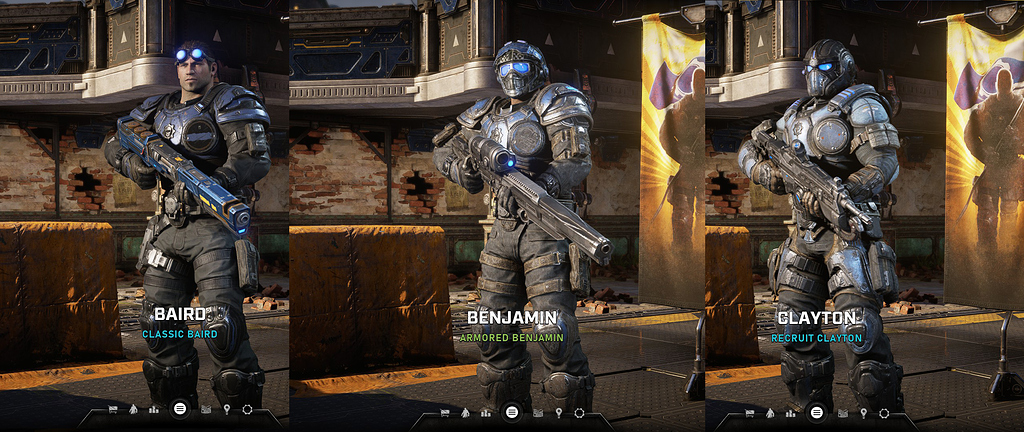Show the leaderboard podium icon below Benjamin
The image size is (1024, 432).
(486, 411)
